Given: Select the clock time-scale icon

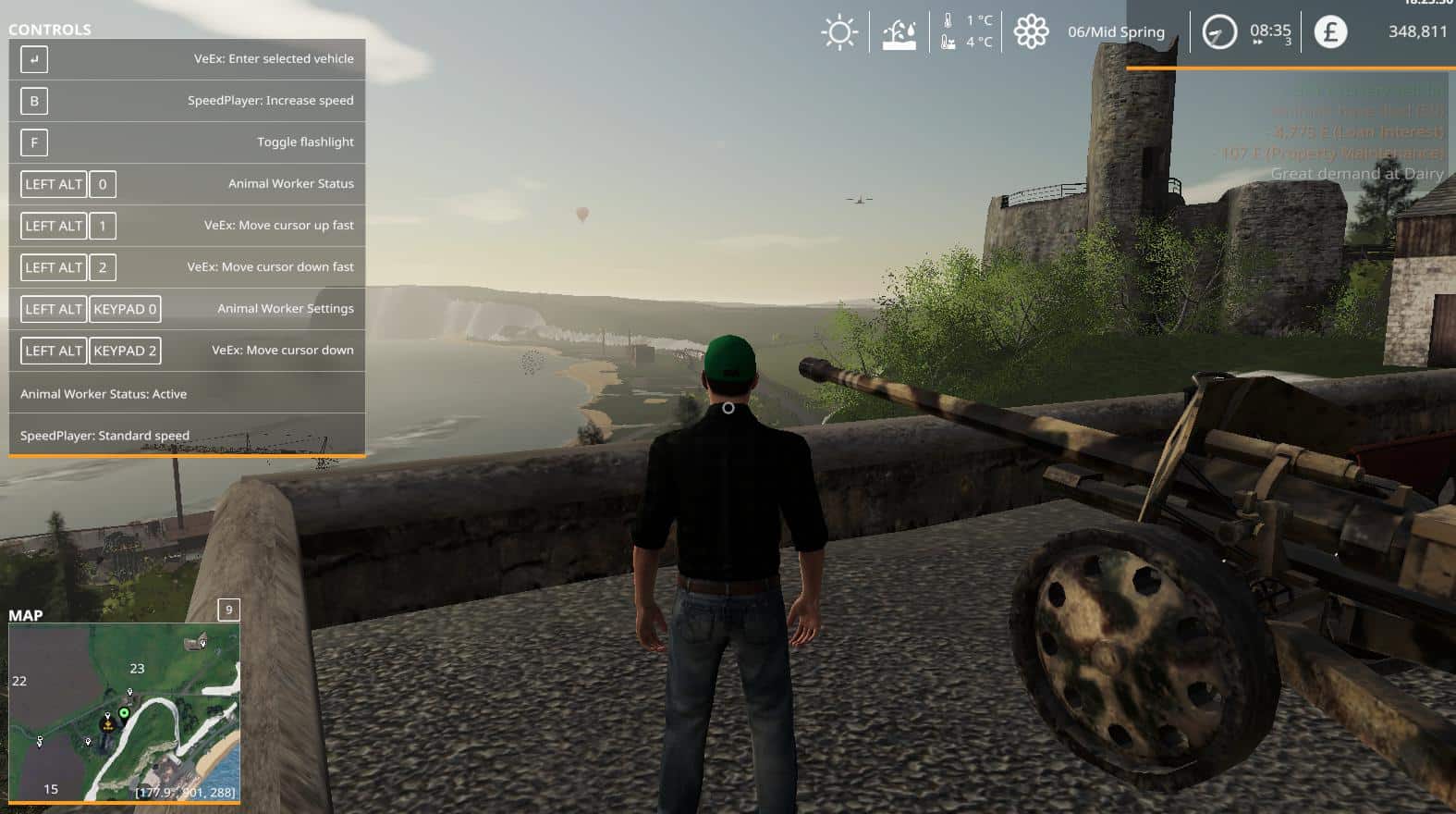Looking at the screenshot, I should point(1219,33).
